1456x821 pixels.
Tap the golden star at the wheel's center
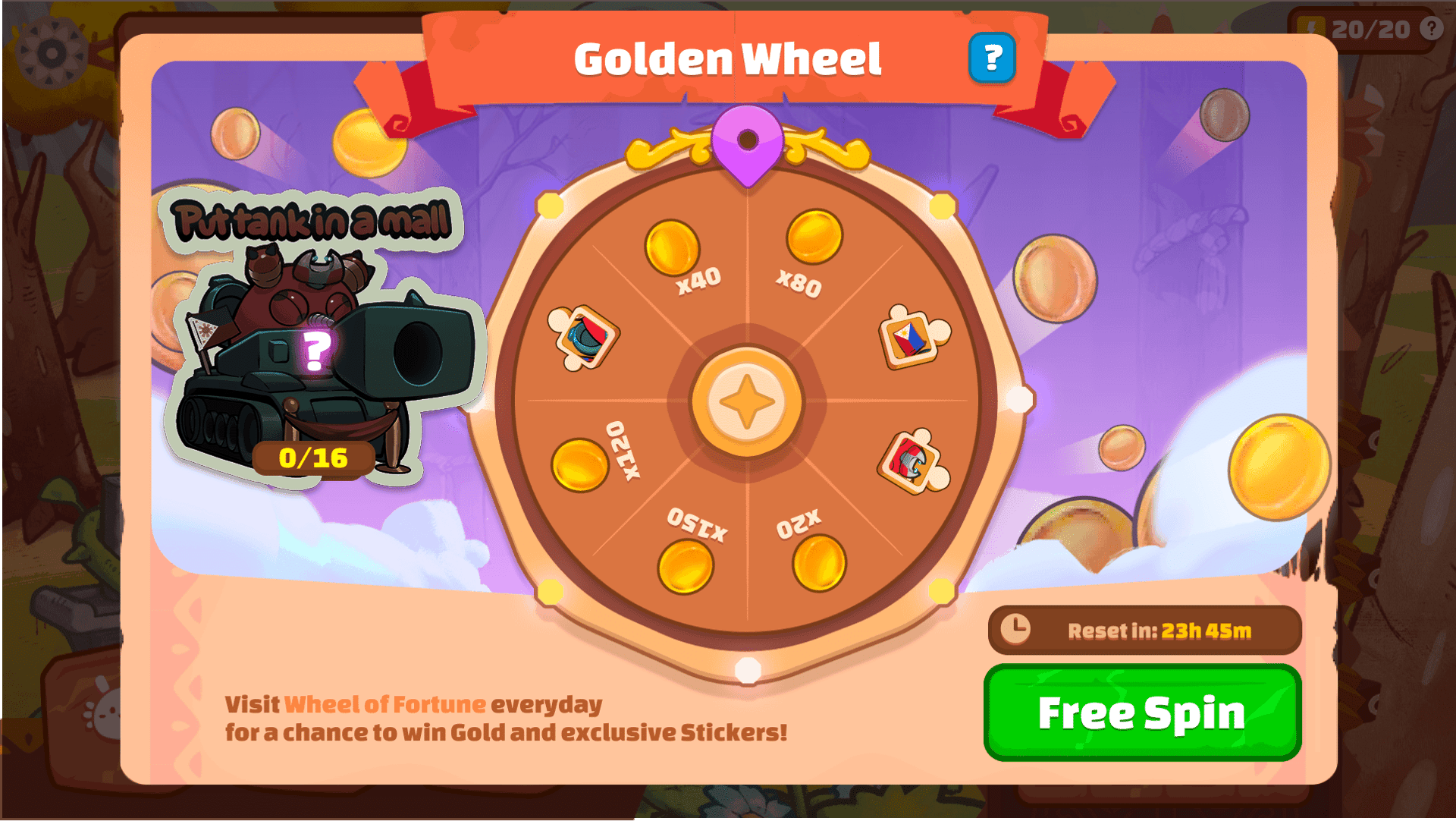(x=745, y=400)
